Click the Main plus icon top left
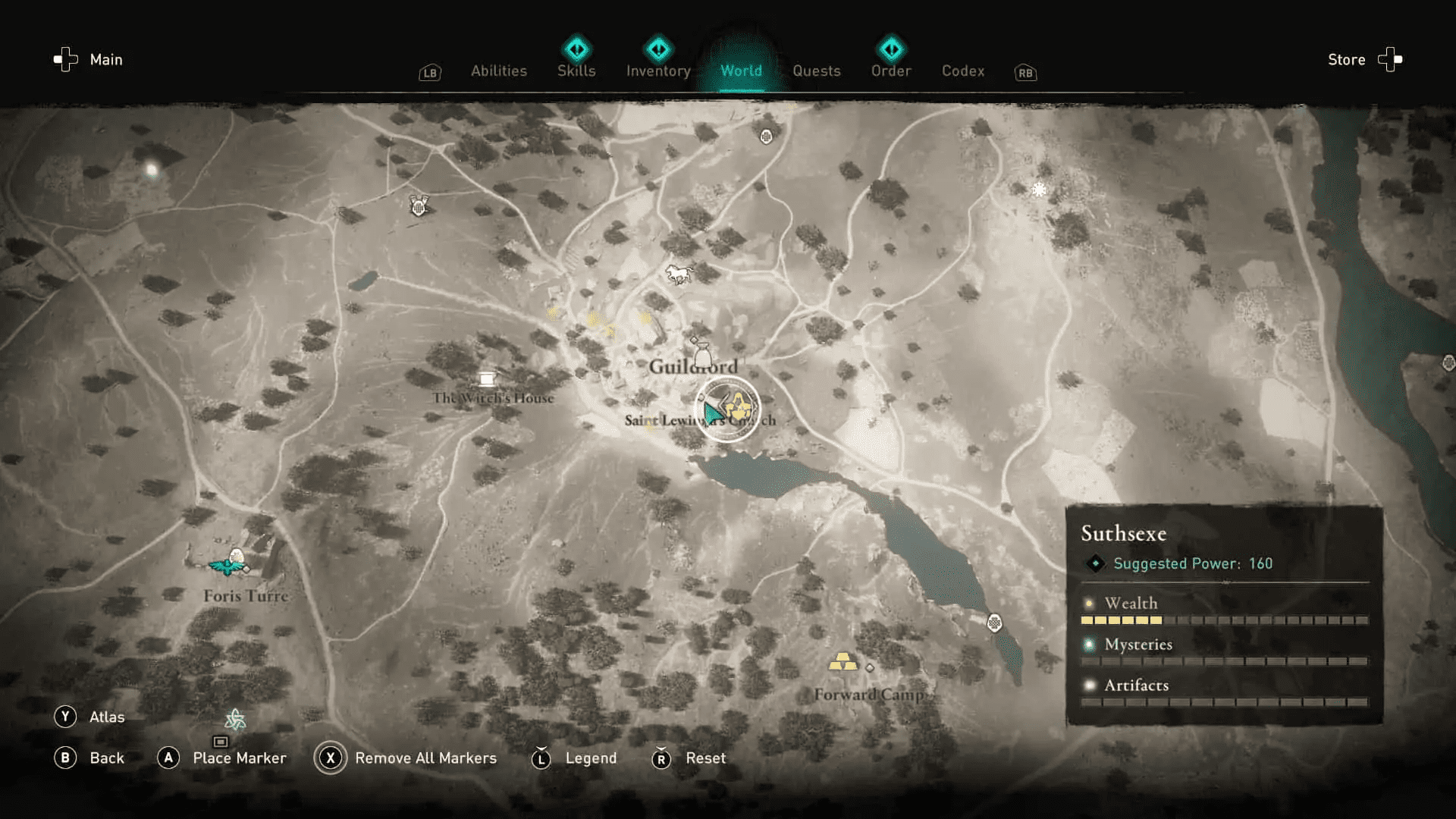Image resolution: width=1456 pixels, height=819 pixels. tap(67, 59)
